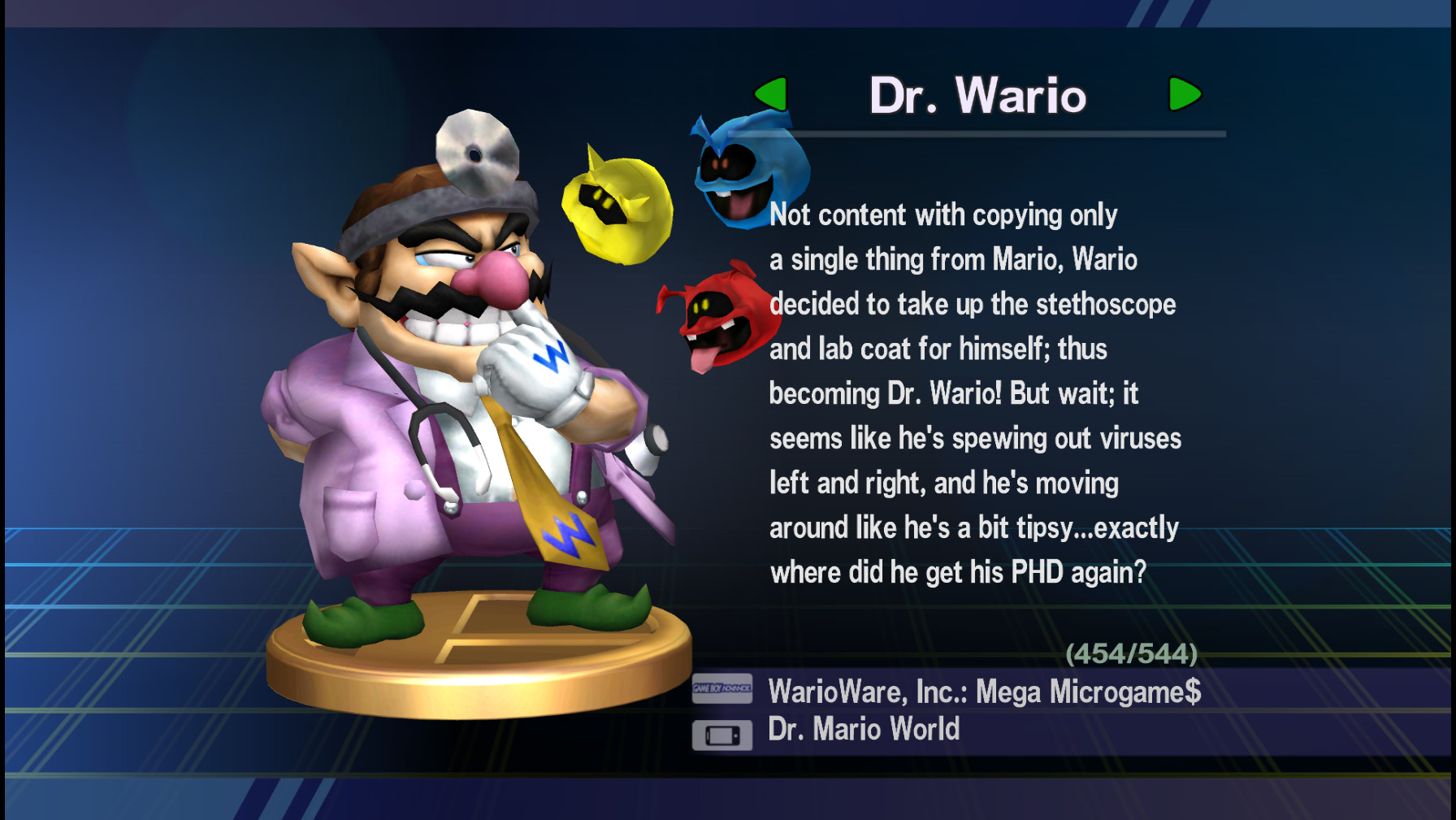Click the Dr. Mario World game title
Viewport: 1456px width, 820px height.
click(x=864, y=728)
